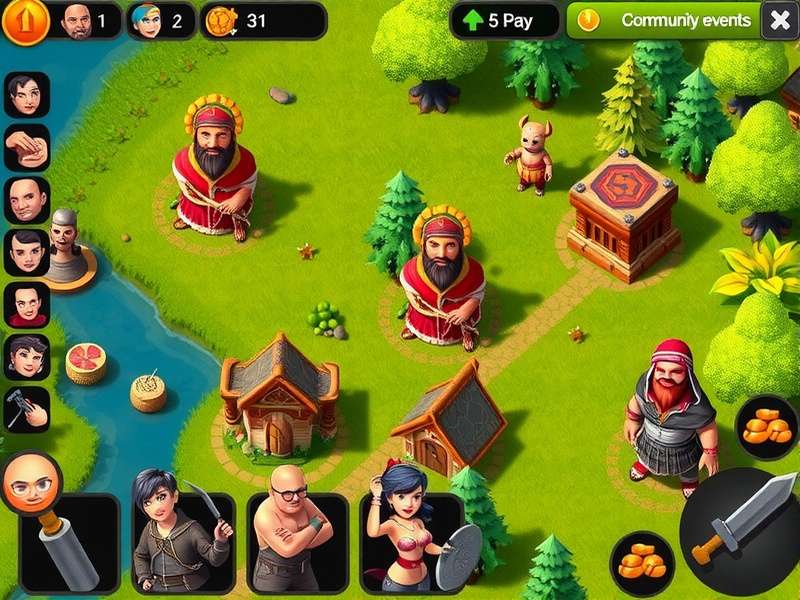This screenshot has width=800, height=600.
Task: Select the hand gesture icon in sidebar
Action: [27, 148]
